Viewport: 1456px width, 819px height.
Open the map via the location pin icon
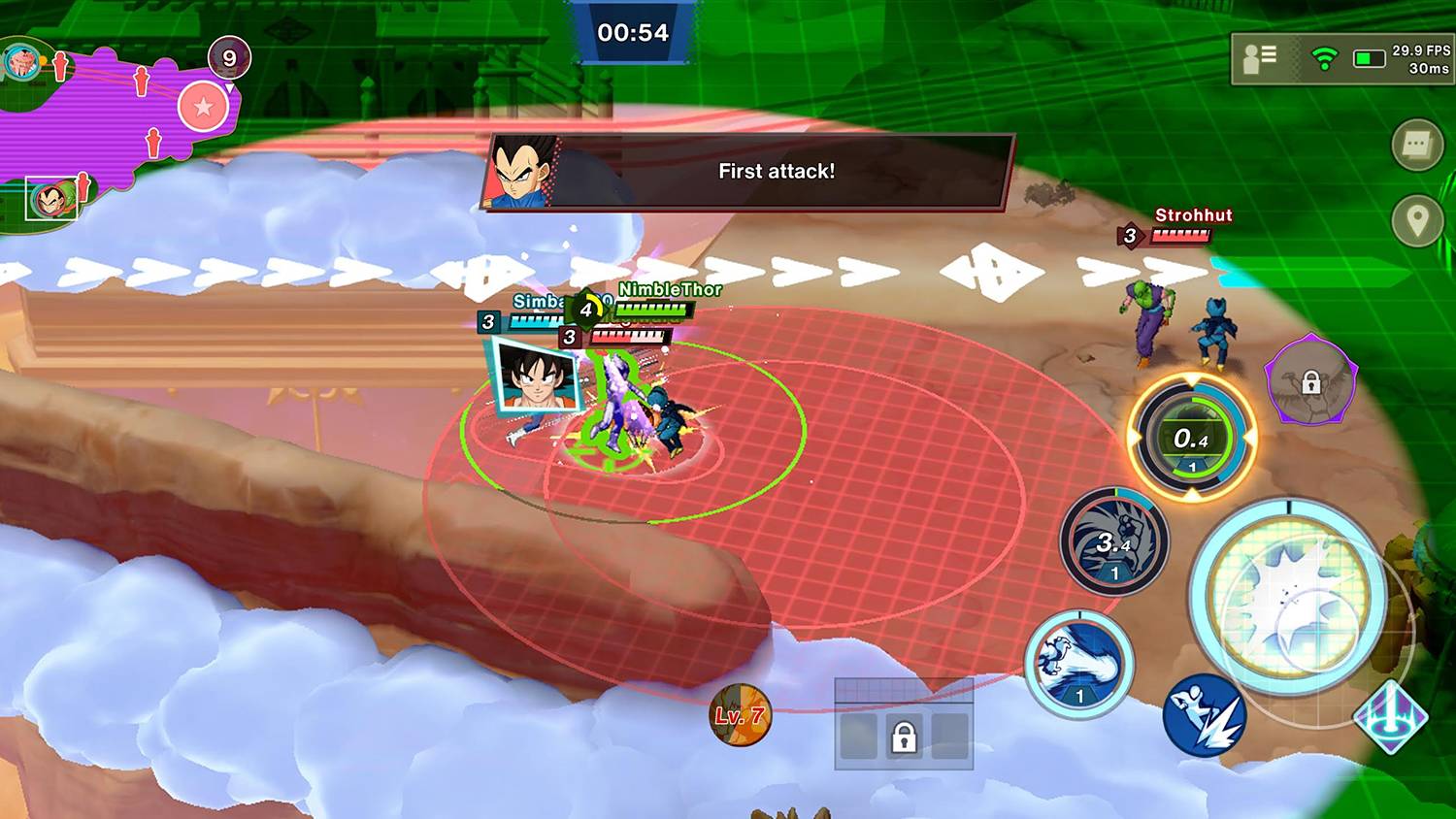tap(1416, 221)
